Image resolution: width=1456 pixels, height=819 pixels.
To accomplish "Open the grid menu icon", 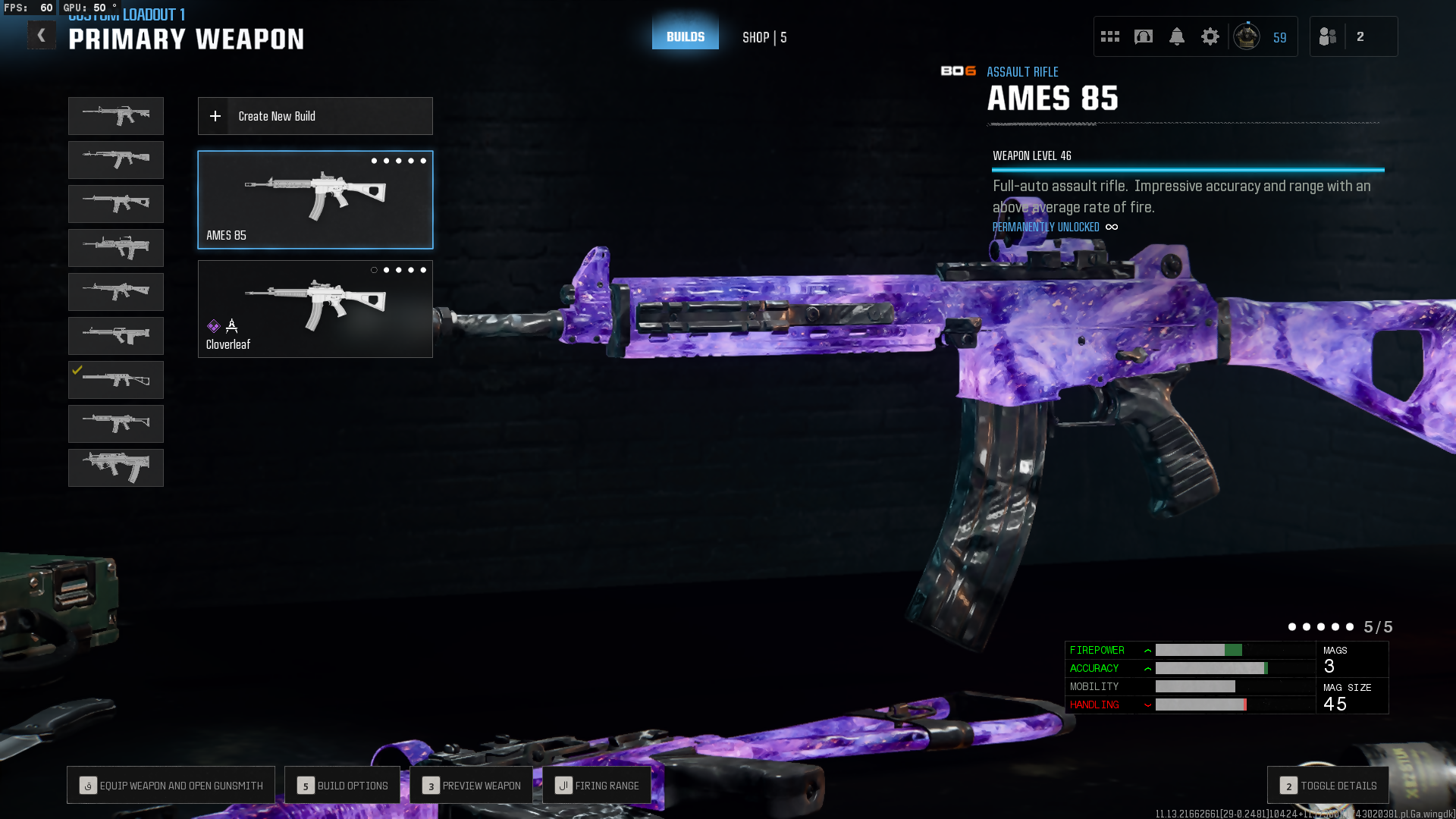I will [x=1109, y=36].
